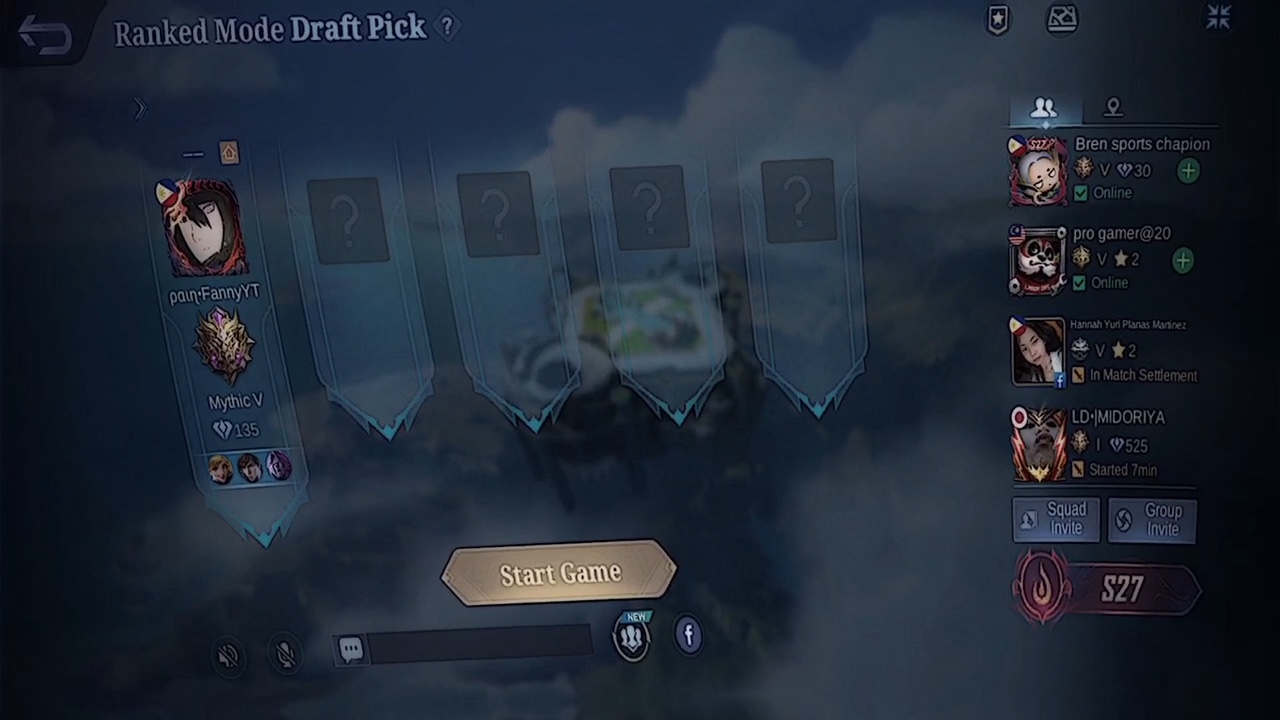Open the S27 season banner
Screen dimensions: 1280x720
tap(1106, 590)
